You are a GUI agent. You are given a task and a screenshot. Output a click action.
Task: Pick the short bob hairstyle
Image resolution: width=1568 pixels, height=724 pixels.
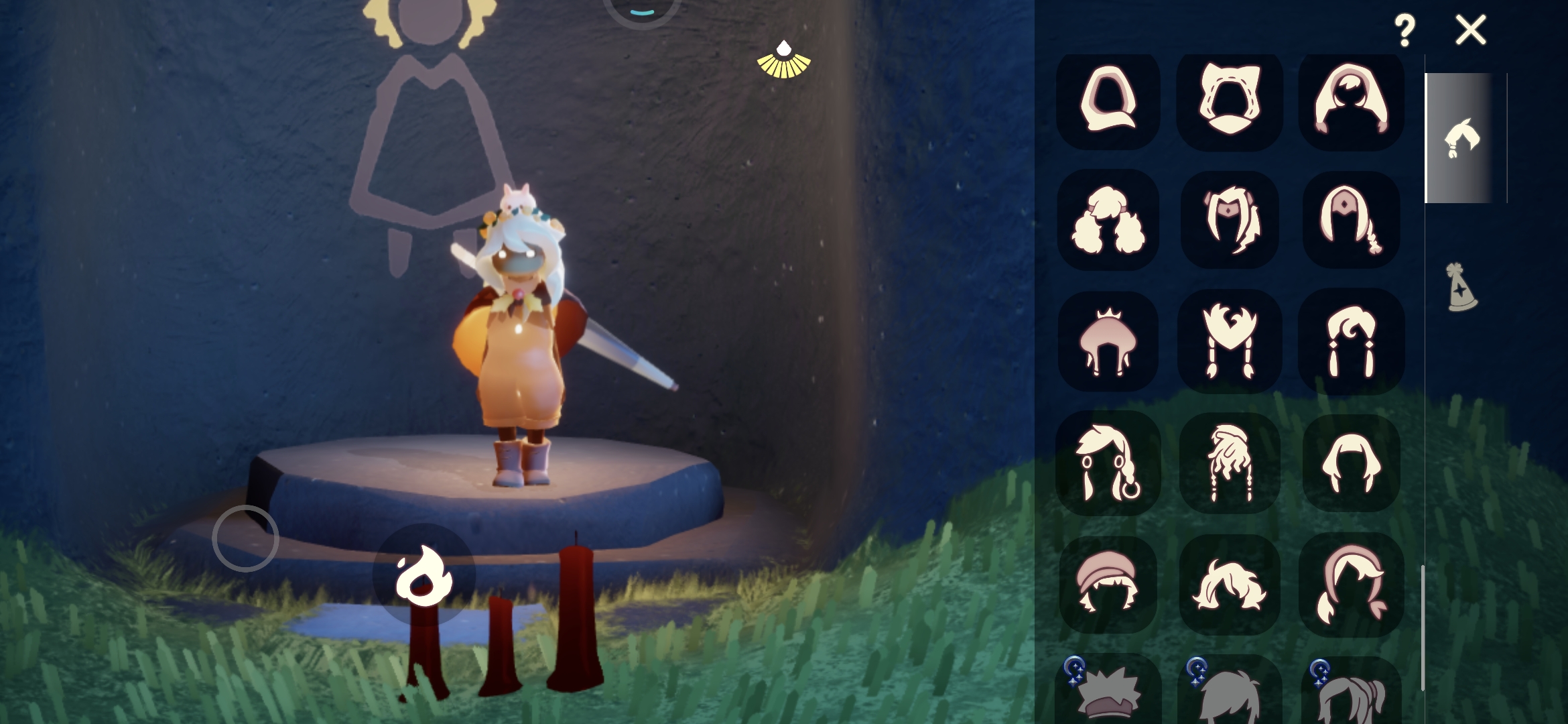(x=1350, y=463)
